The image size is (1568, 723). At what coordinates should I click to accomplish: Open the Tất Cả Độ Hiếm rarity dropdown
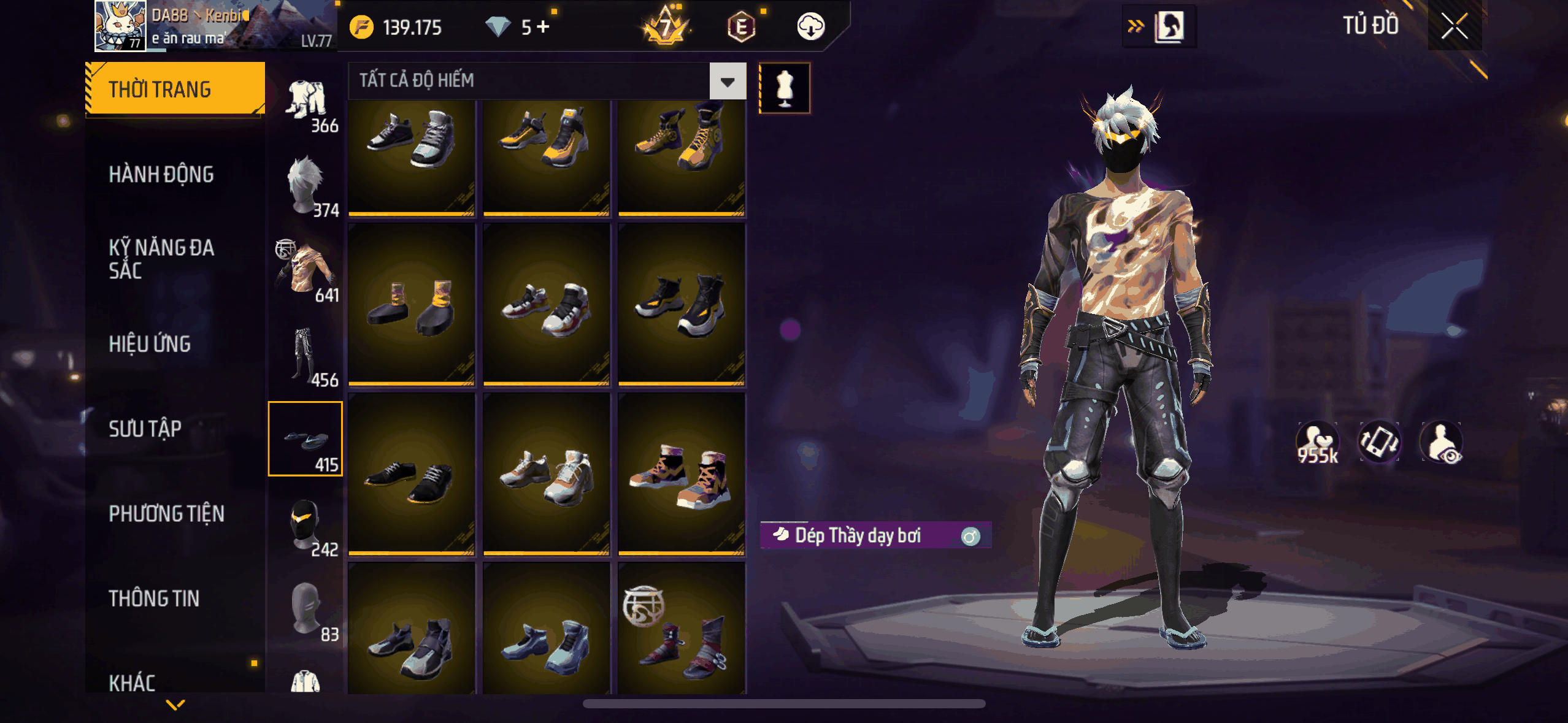[728, 81]
